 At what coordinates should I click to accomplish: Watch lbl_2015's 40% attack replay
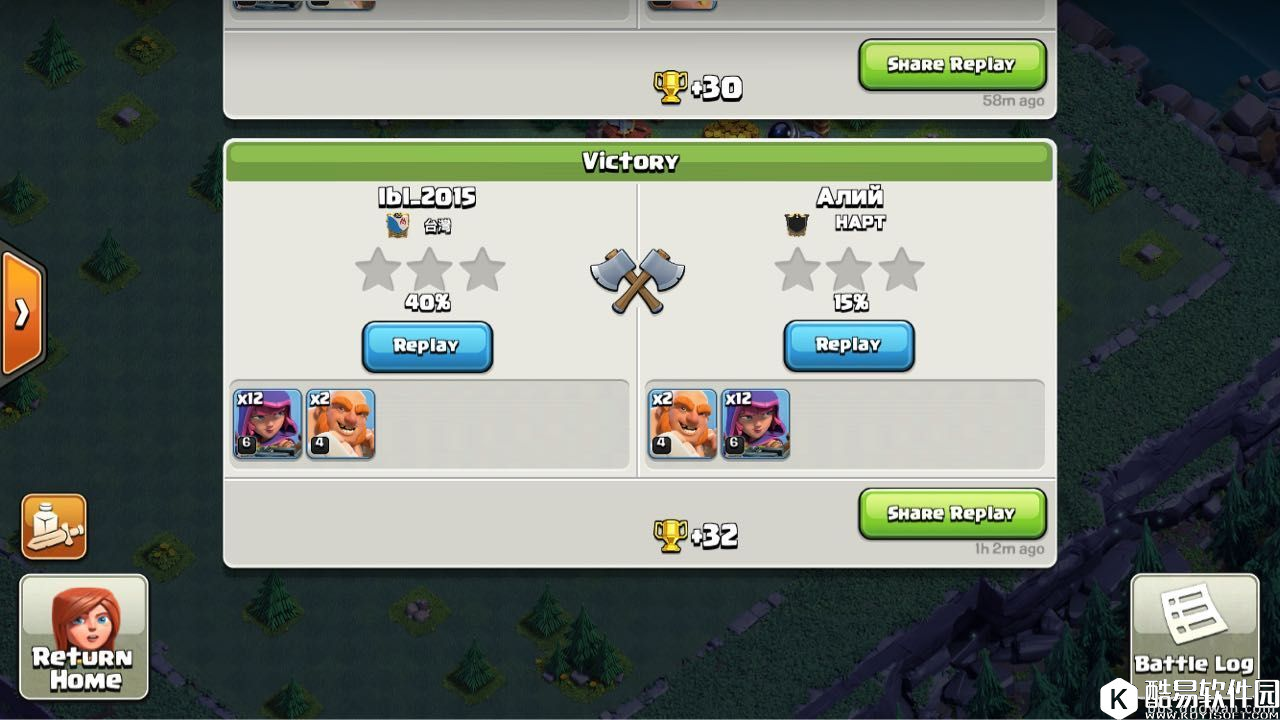[x=427, y=346]
